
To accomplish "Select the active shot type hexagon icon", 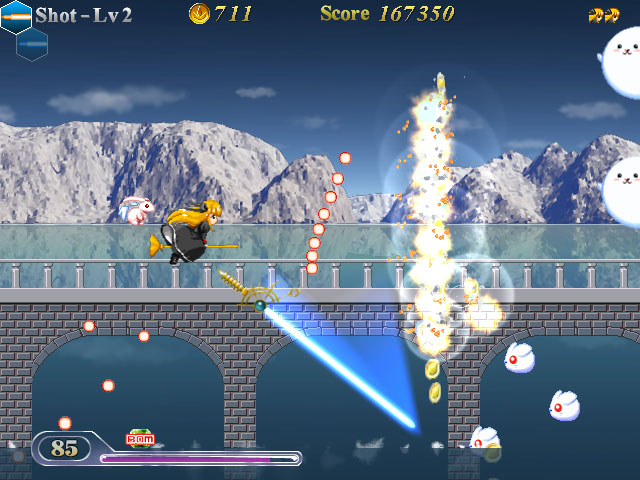I will pyautogui.click(x=16, y=16).
